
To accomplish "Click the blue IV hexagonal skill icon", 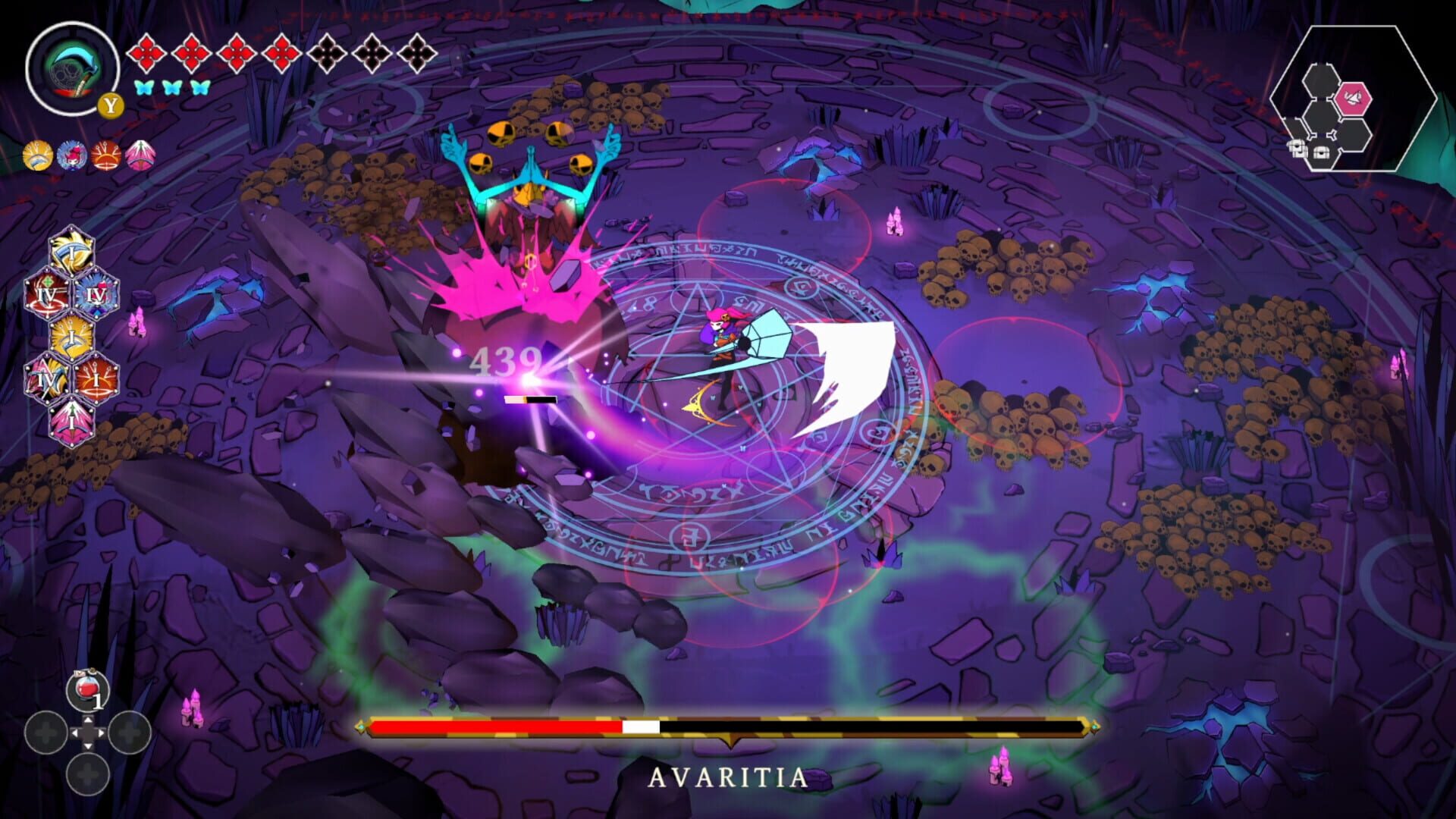I will 96,295.
